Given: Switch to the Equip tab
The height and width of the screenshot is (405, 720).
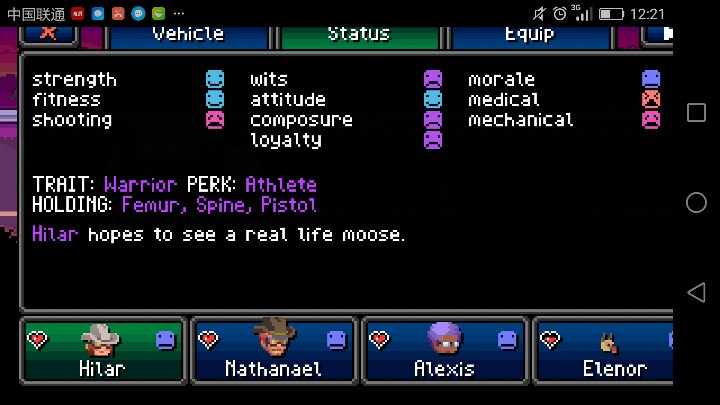Looking at the screenshot, I should pyautogui.click(x=529, y=35).
